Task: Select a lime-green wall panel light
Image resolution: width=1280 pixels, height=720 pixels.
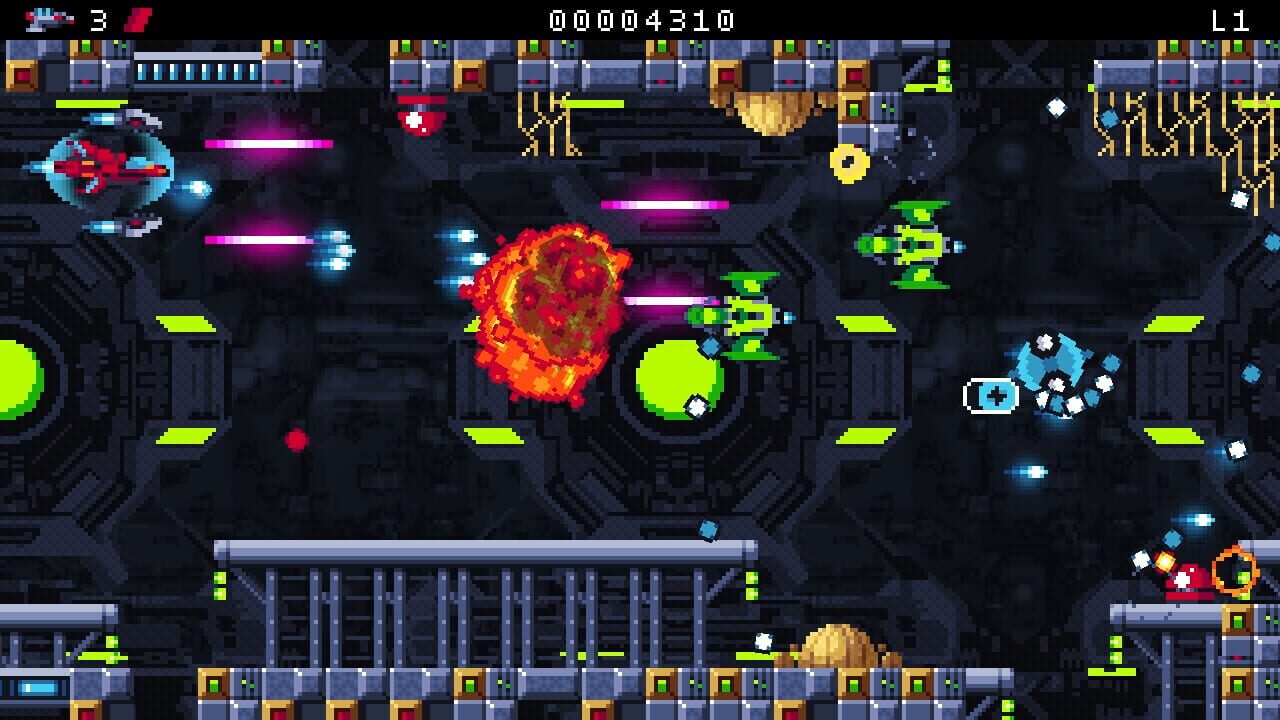Action: click(x=185, y=325)
